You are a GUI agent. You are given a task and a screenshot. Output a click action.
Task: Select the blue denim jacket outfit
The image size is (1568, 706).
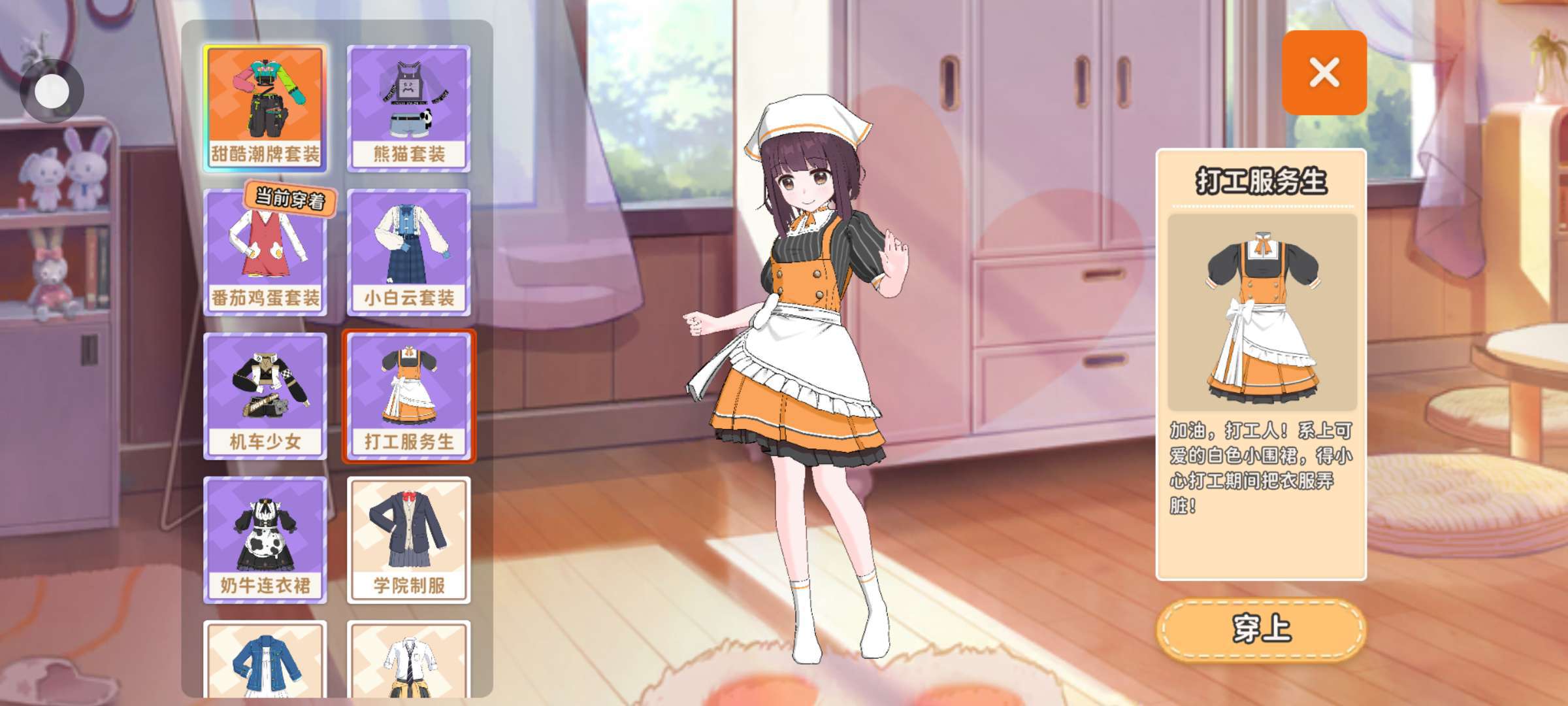265,660
